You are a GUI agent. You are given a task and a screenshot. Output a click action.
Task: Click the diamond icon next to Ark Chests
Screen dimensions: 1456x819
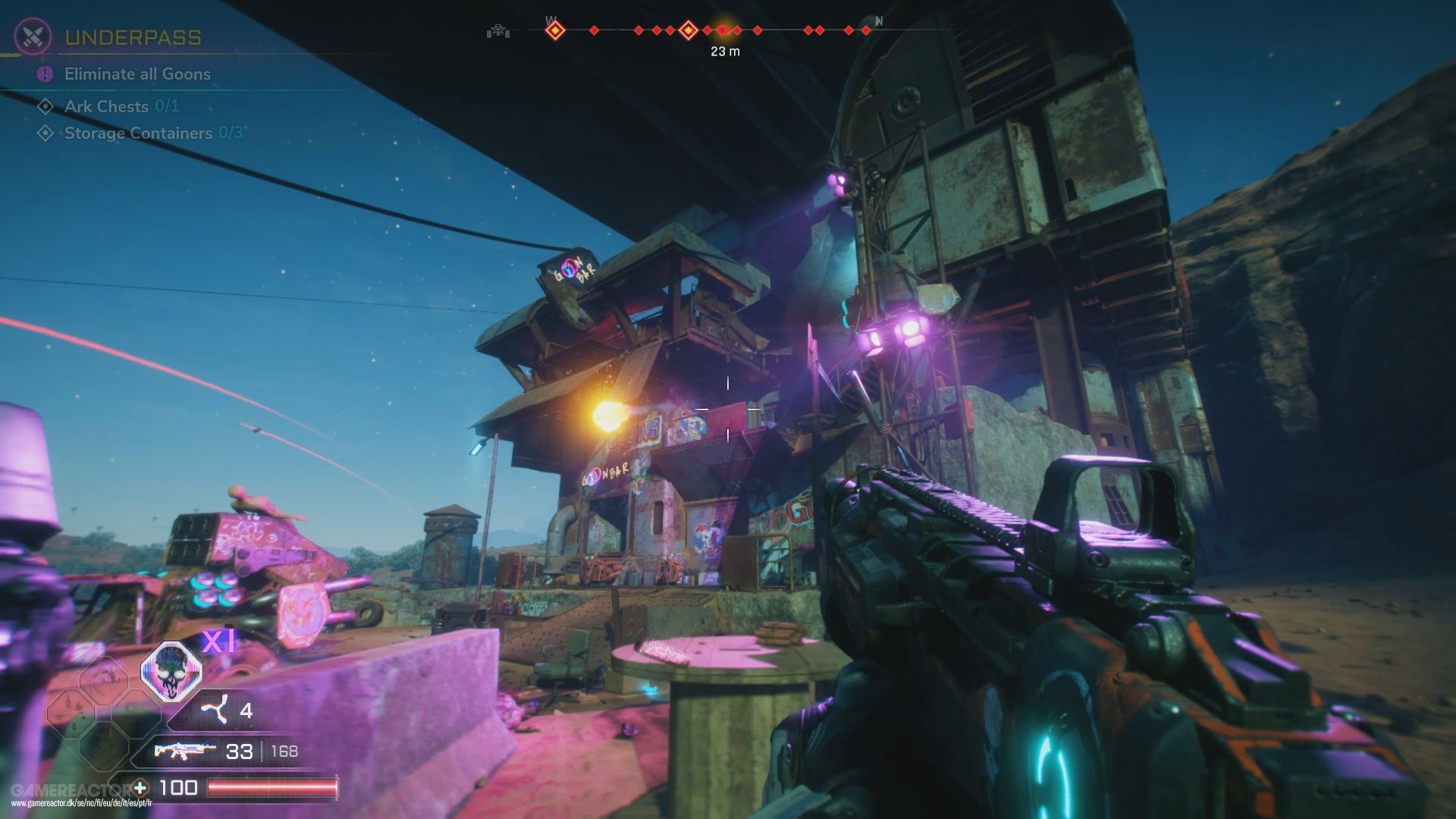click(x=47, y=106)
